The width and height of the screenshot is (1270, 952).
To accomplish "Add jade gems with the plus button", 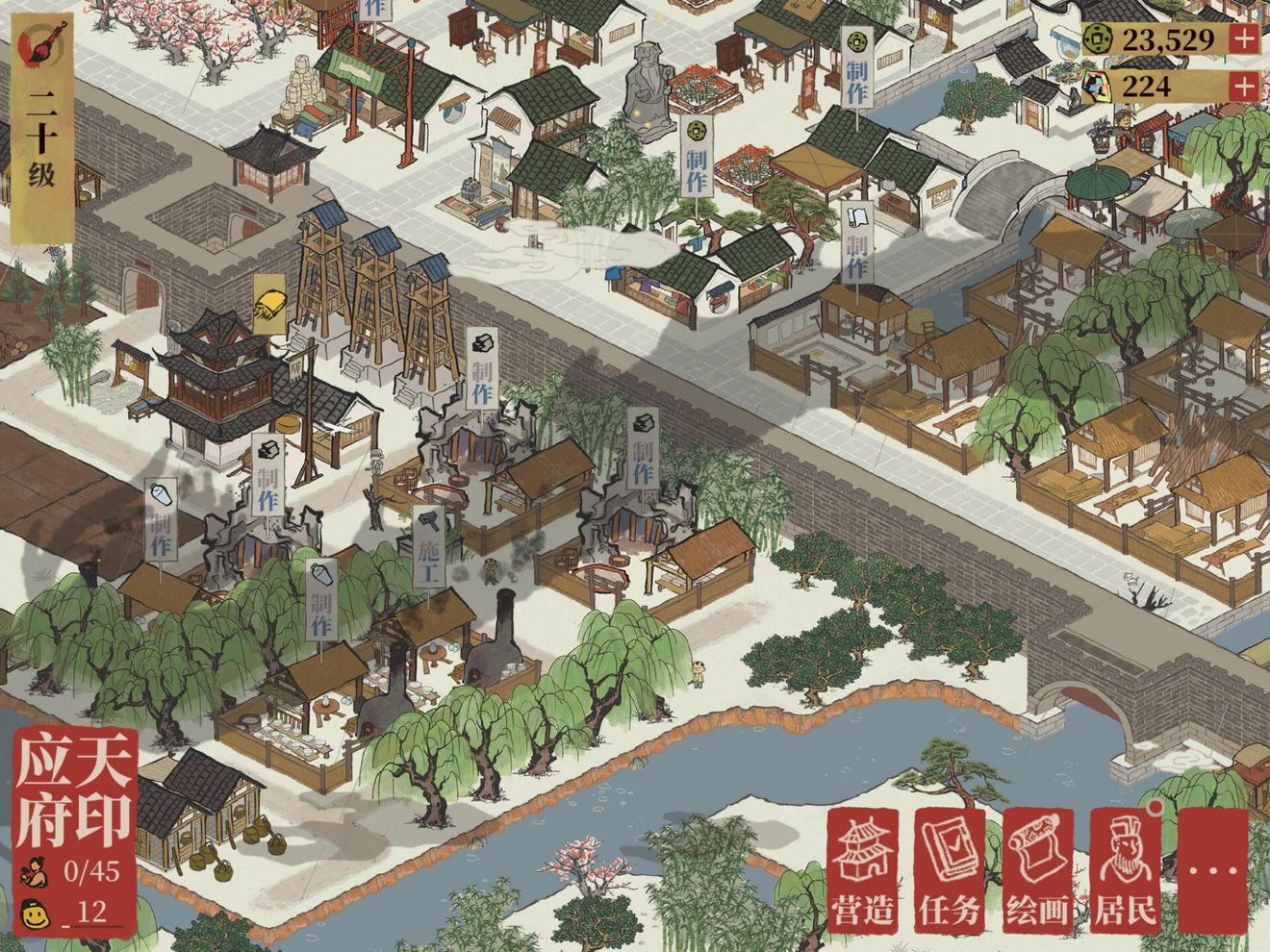I will tap(1244, 87).
